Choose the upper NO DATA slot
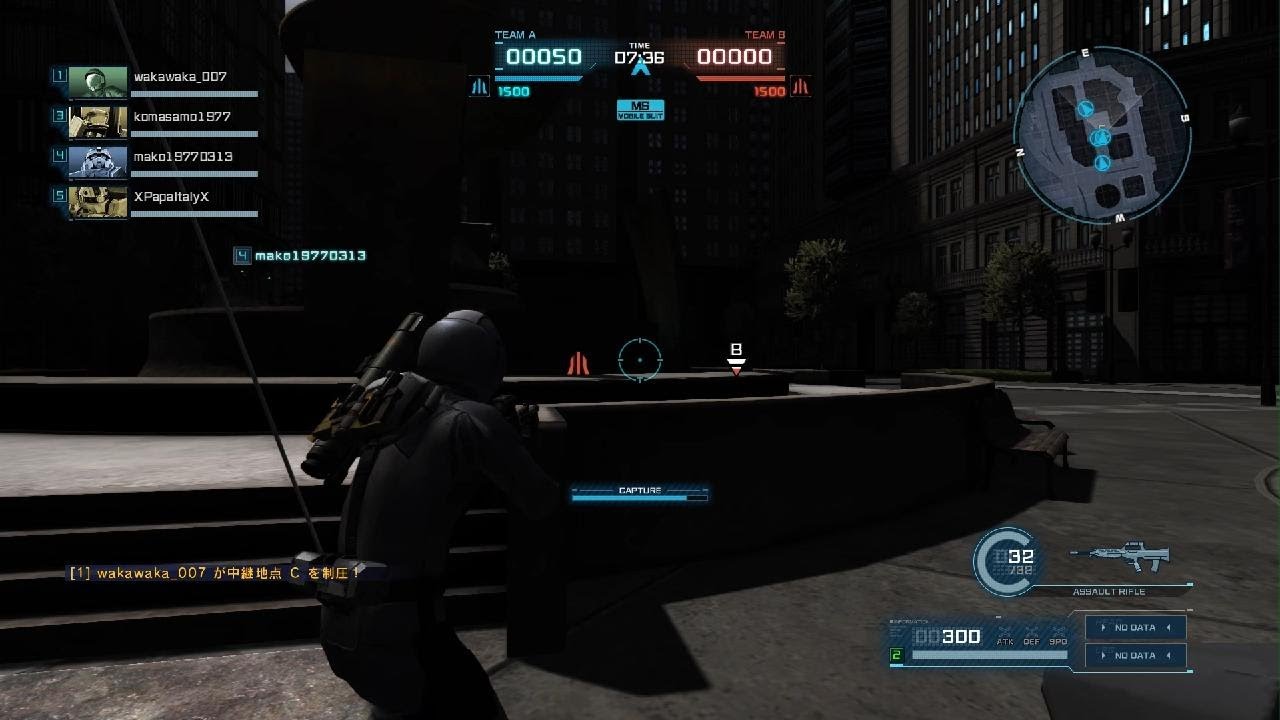 (x=1135, y=628)
